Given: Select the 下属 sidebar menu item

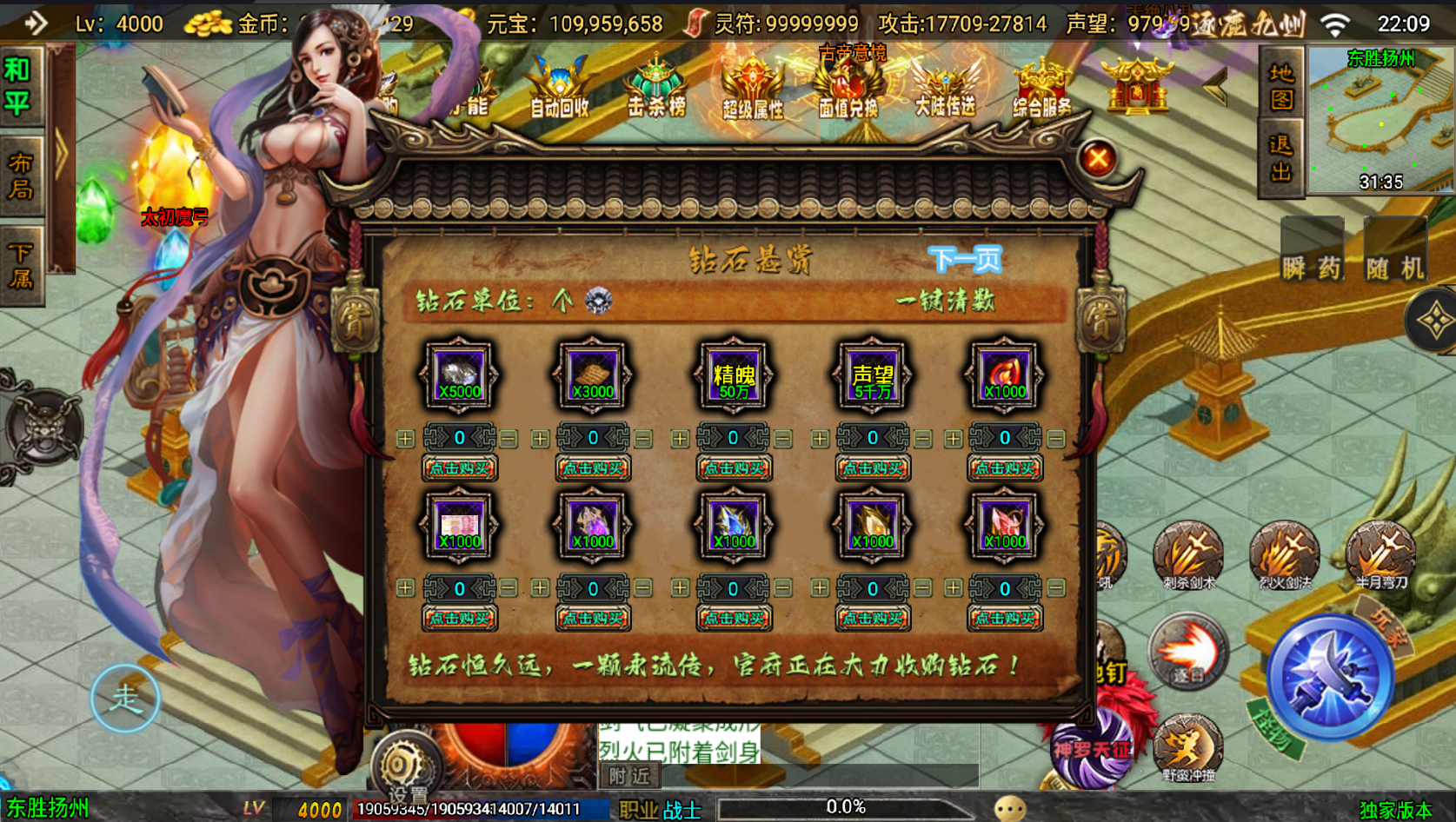Looking at the screenshot, I should [x=20, y=263].
